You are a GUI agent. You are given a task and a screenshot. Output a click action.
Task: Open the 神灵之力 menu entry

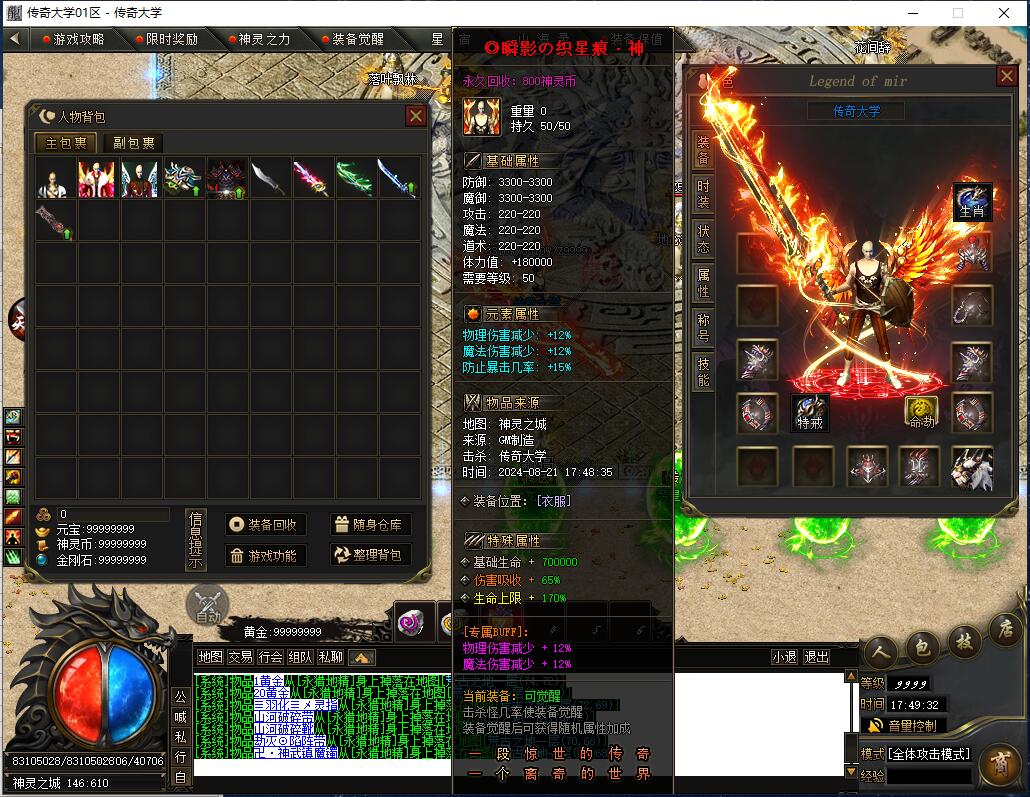click(259, 39)
